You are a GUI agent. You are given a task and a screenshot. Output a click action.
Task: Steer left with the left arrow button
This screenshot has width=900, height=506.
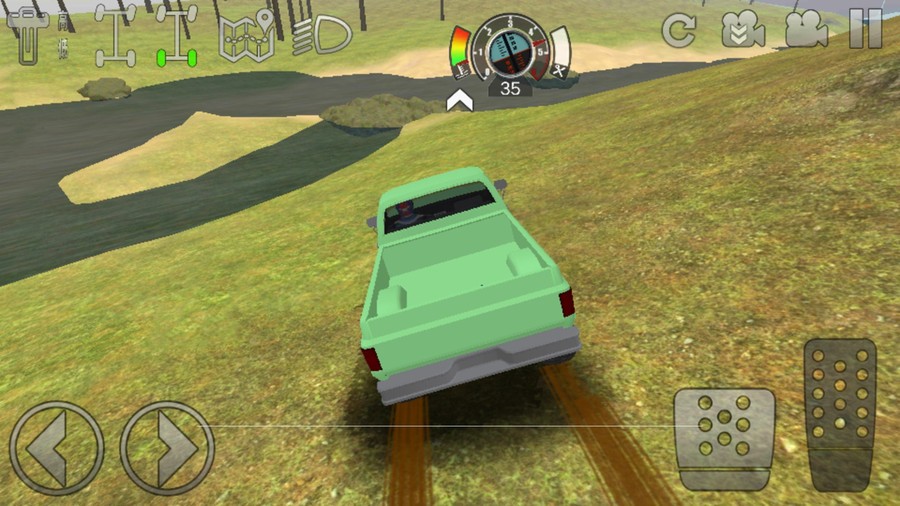click(x=56, y=448)
